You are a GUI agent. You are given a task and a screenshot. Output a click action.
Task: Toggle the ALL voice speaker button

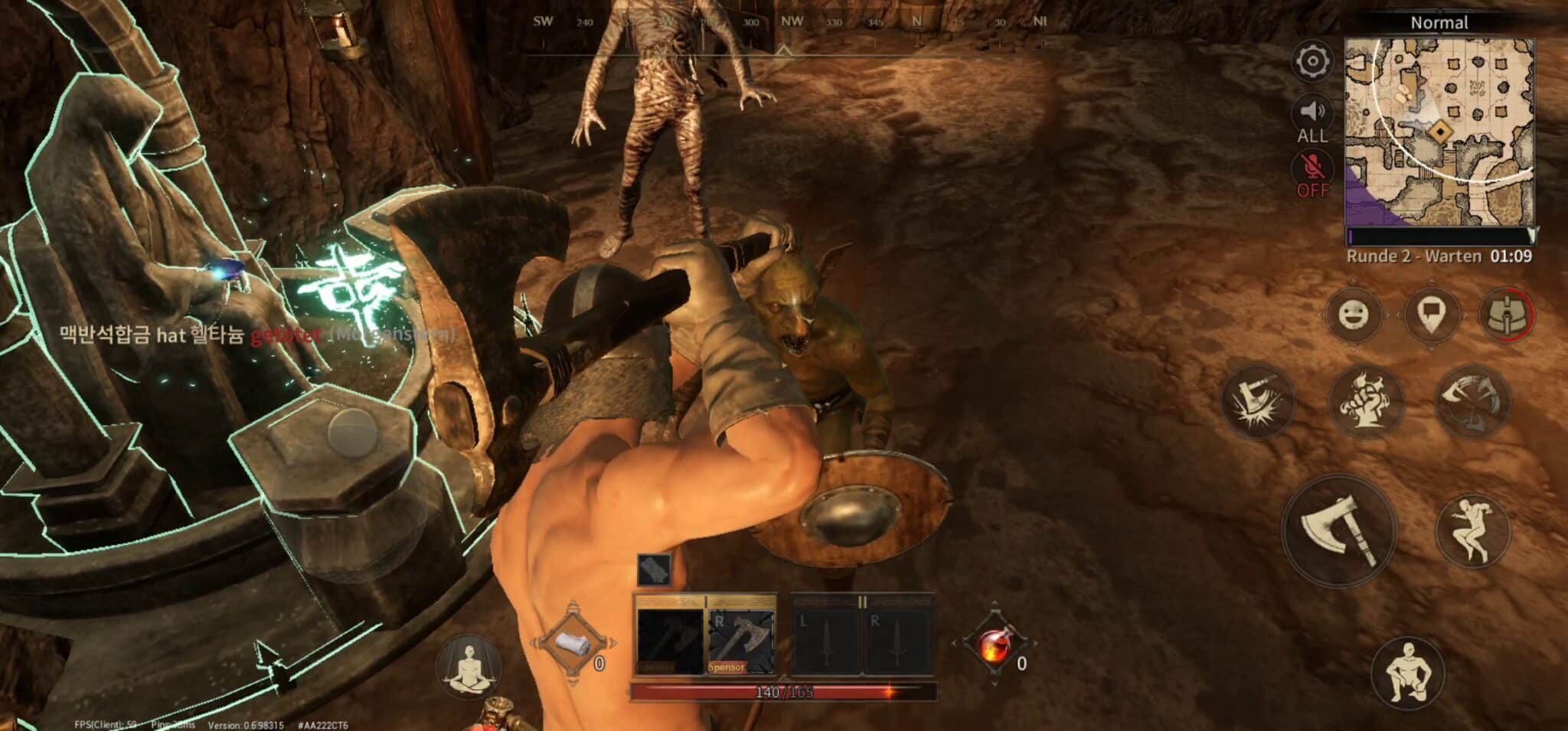(1312, 119)
